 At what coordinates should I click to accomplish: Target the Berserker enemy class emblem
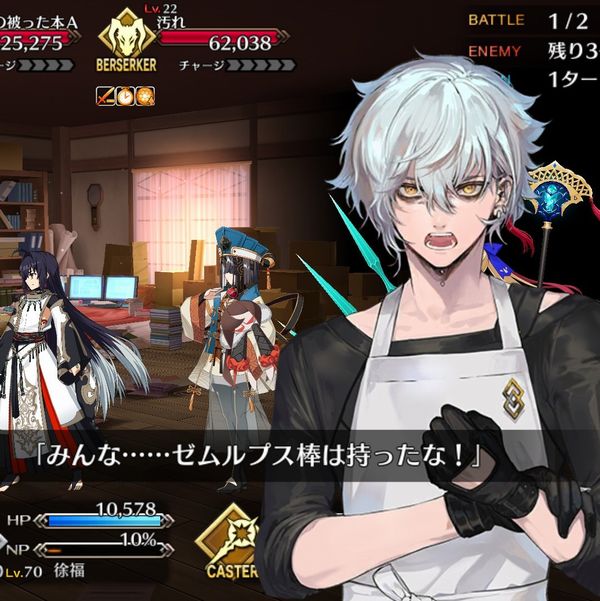coord(127,42)
